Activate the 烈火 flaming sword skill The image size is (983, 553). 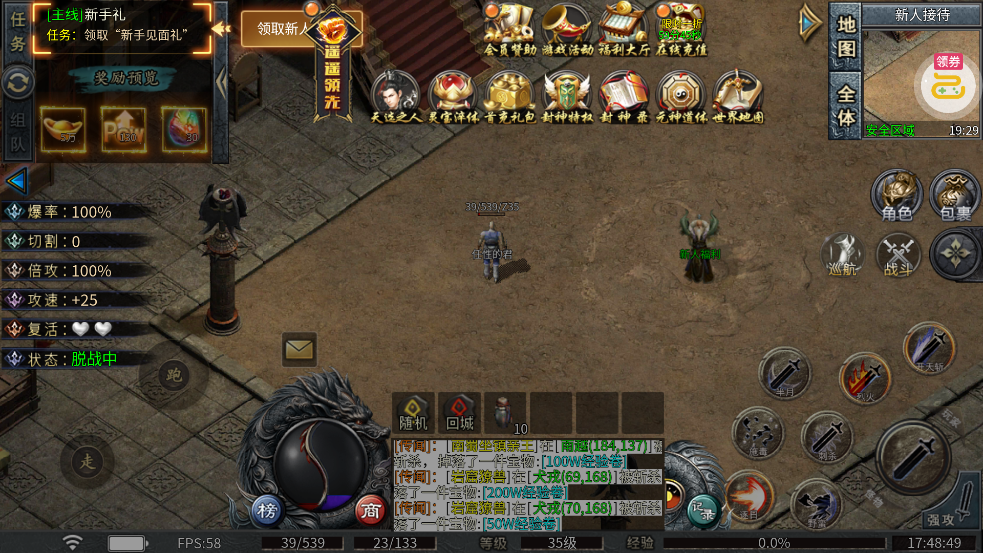tap(865, 378)
